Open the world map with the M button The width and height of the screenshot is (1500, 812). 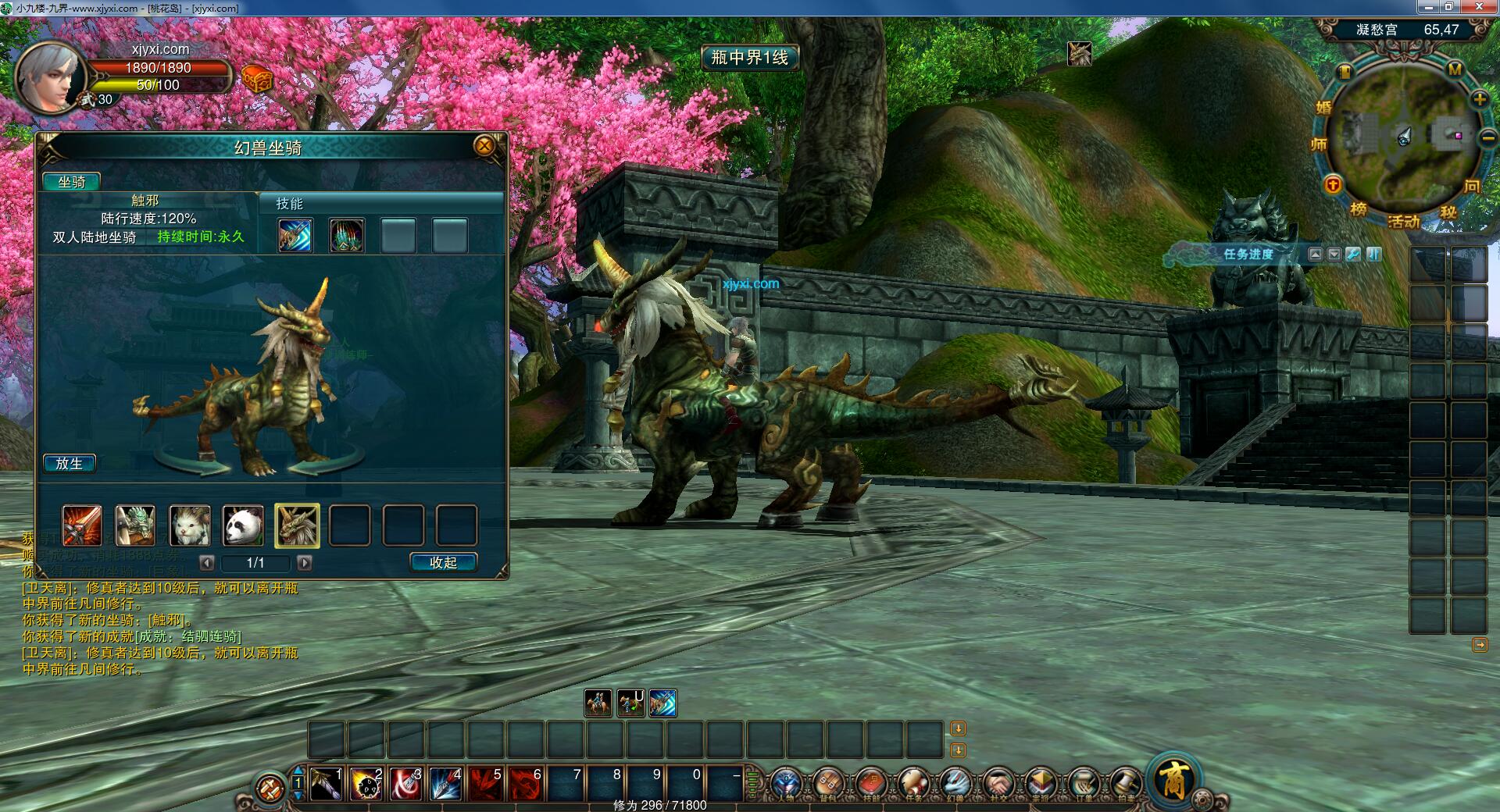coord(1455,69)
